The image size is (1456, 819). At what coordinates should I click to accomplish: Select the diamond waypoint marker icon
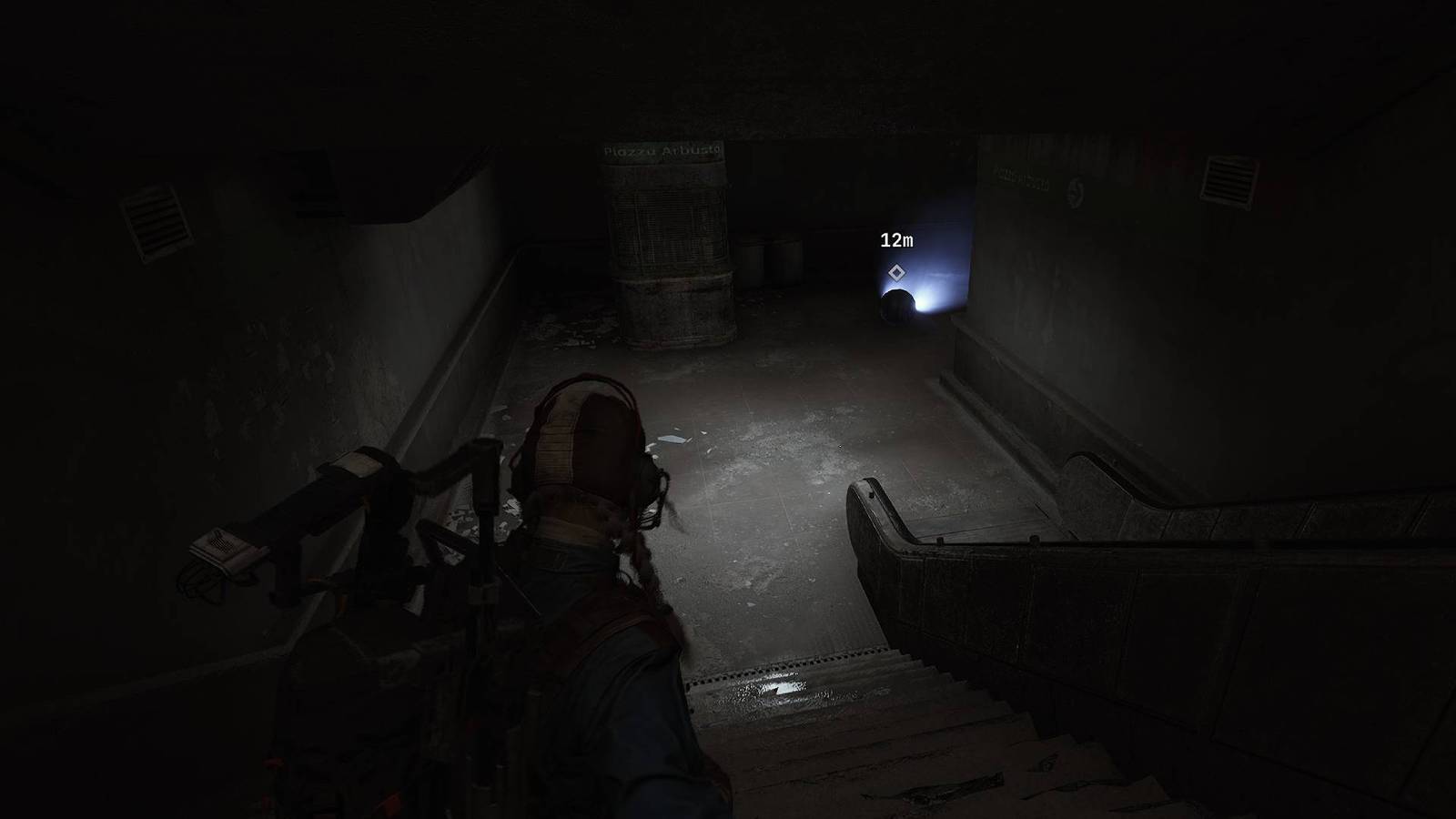897,270
